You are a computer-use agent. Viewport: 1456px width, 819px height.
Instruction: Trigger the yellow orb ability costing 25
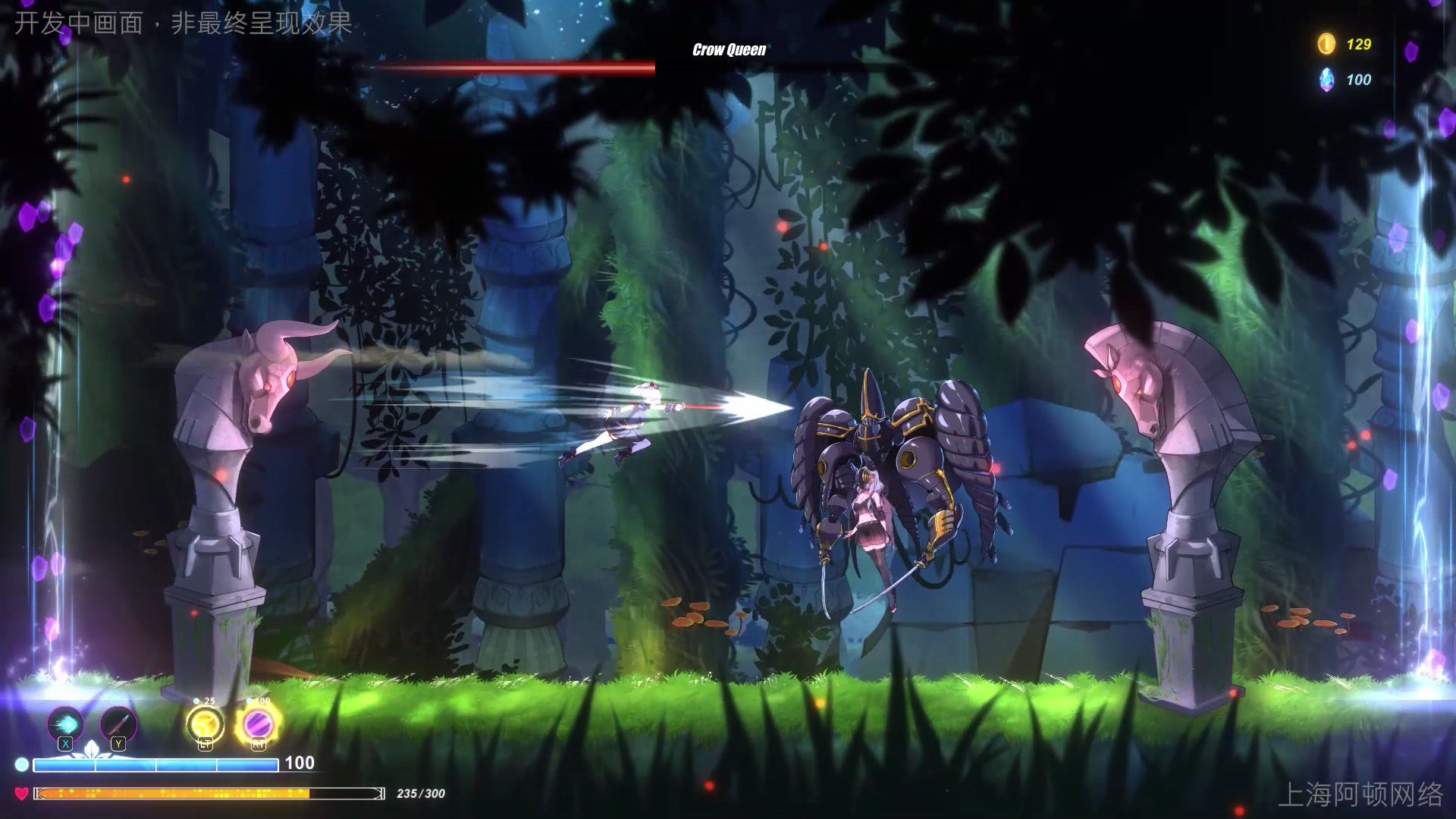pyautogui.click(x=206, y=724)
